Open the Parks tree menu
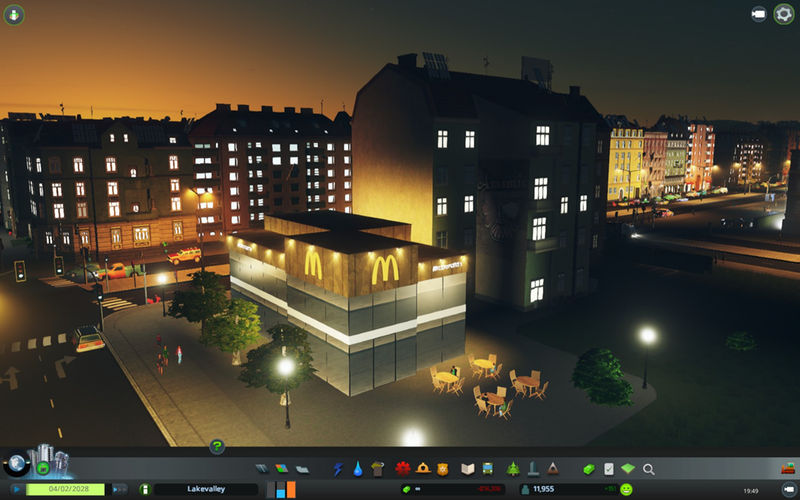 (x=513, y=468)
